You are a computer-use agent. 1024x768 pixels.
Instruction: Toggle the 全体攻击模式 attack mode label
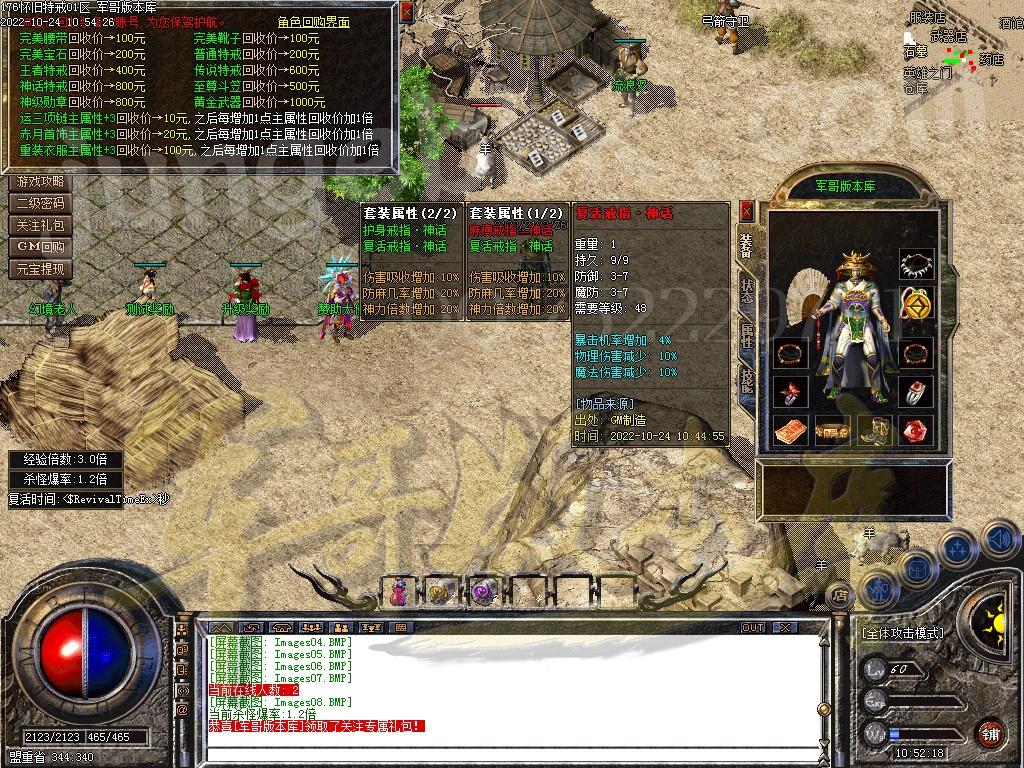(x=902, y=633)
